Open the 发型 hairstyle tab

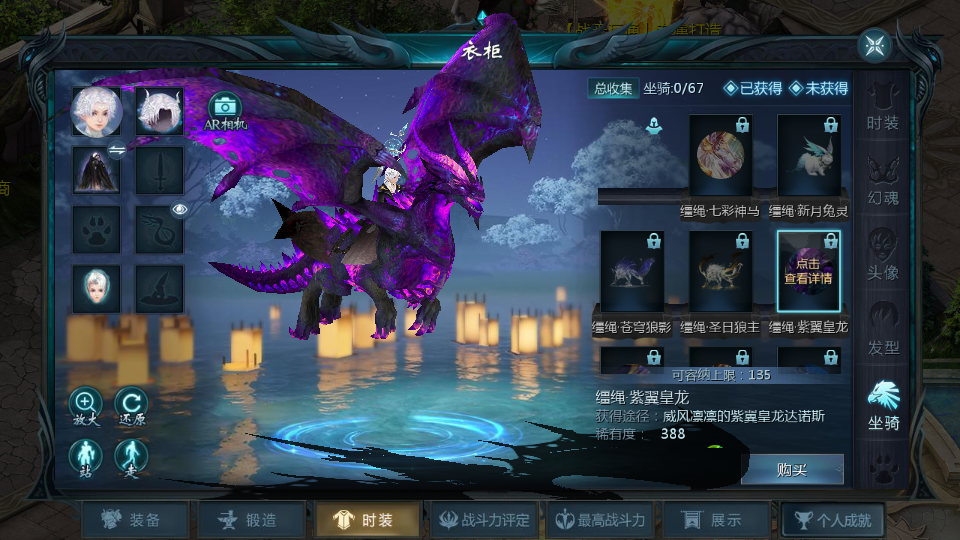882,330
